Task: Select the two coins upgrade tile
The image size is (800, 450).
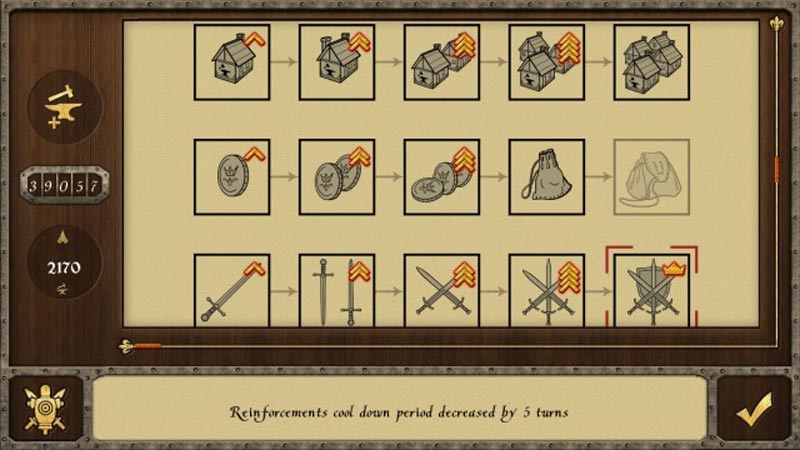Action: pyautogui.click(x=337, y=177)
